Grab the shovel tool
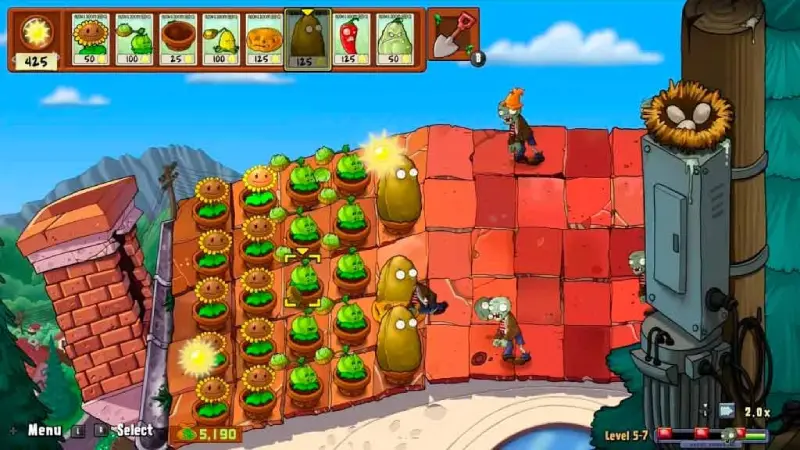 [451, 34]
